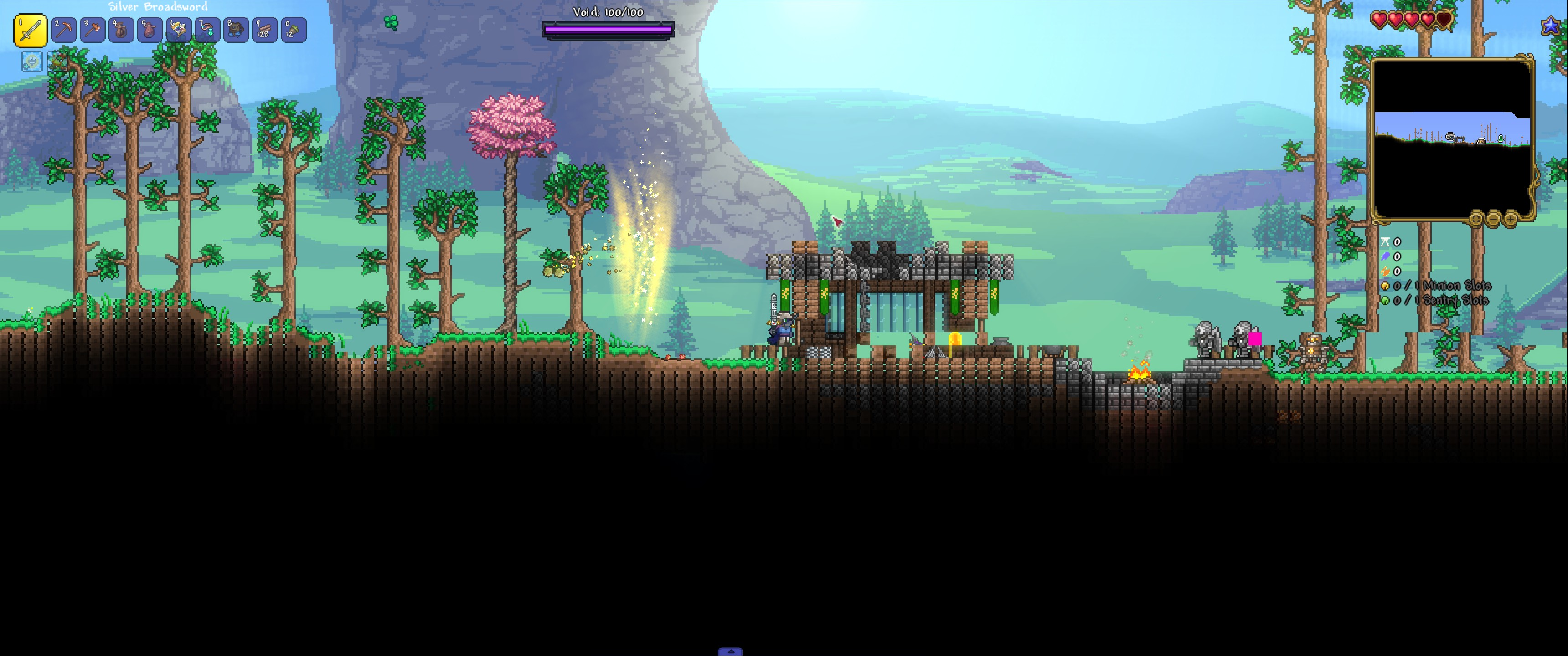This screenshot has height=656, width=1568.
Task: Select the teal gem hook in slot 7
Action: click(207, 30)
